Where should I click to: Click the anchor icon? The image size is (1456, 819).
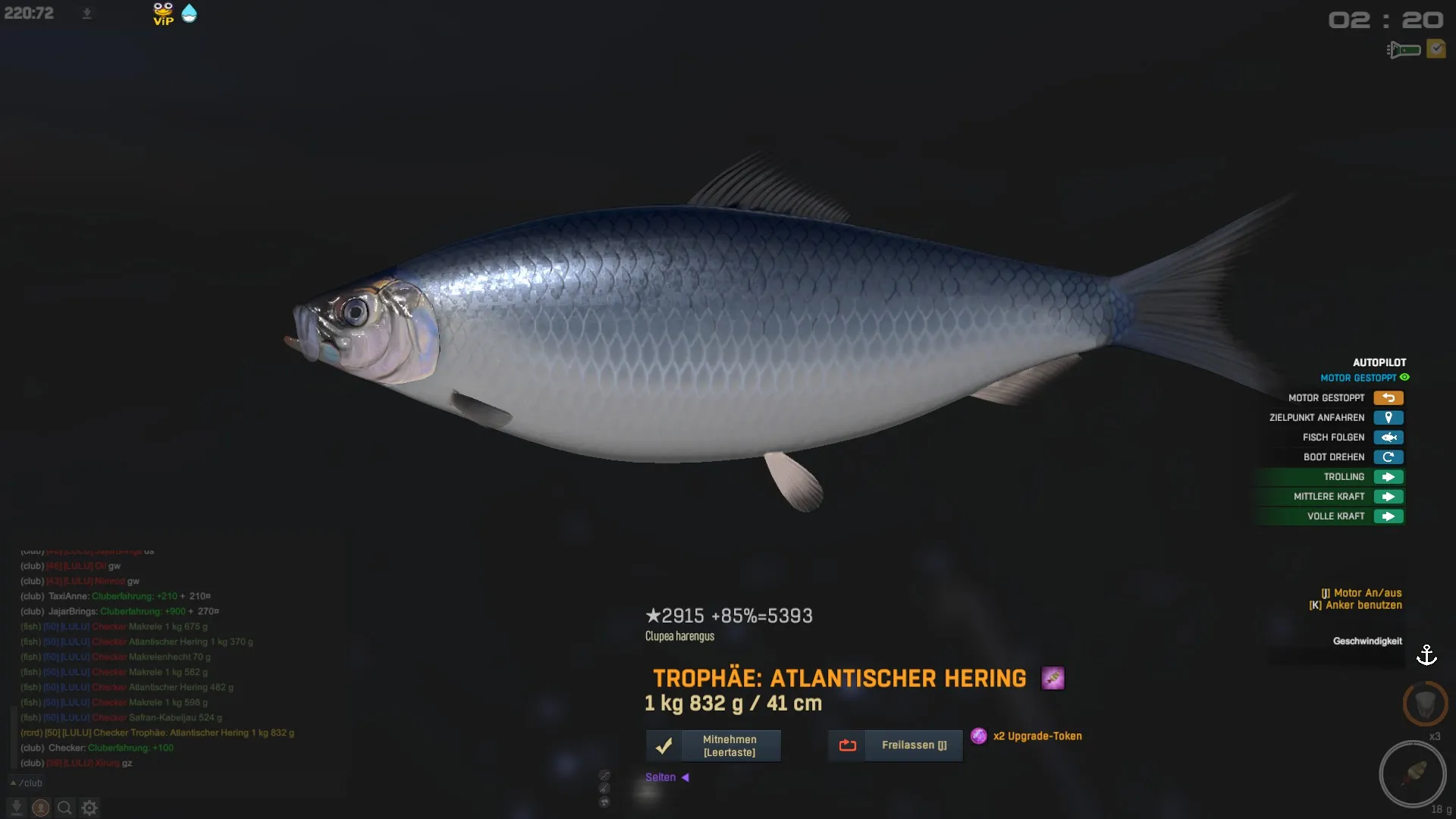1426,655
